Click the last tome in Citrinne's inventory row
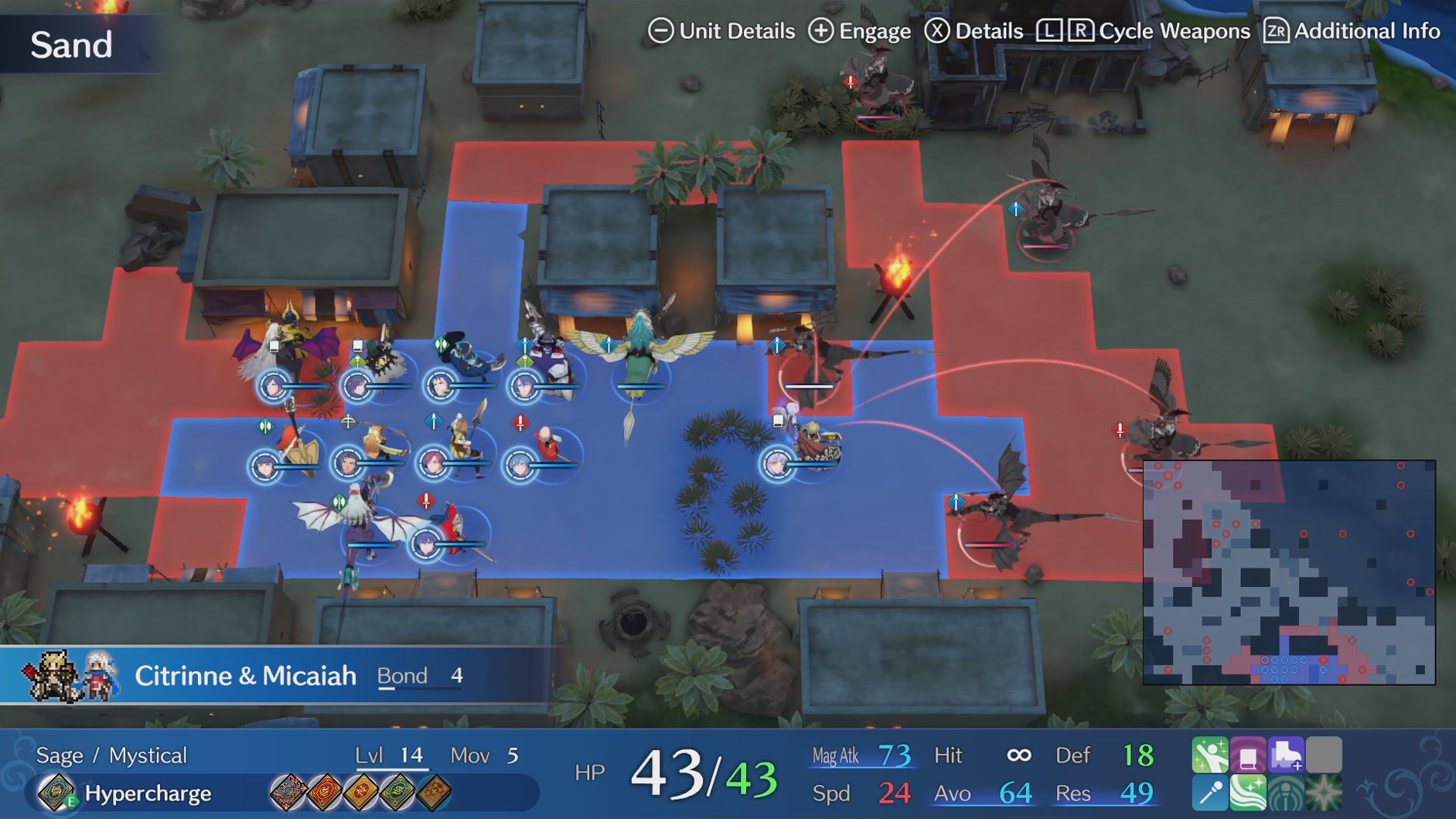Screen dimensions: 1456x819 click(433, 793)
